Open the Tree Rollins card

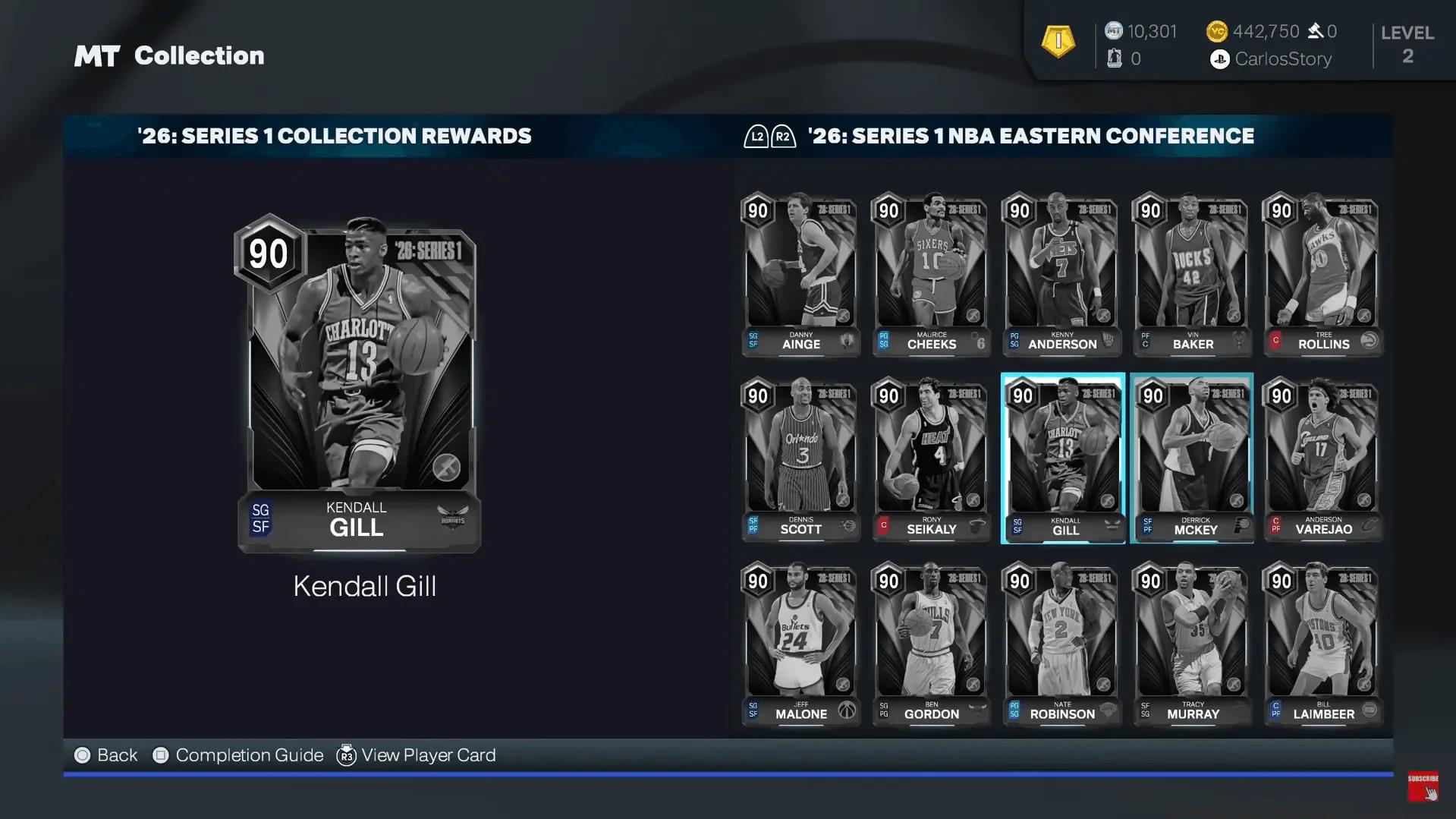[x=1323, y=275]
